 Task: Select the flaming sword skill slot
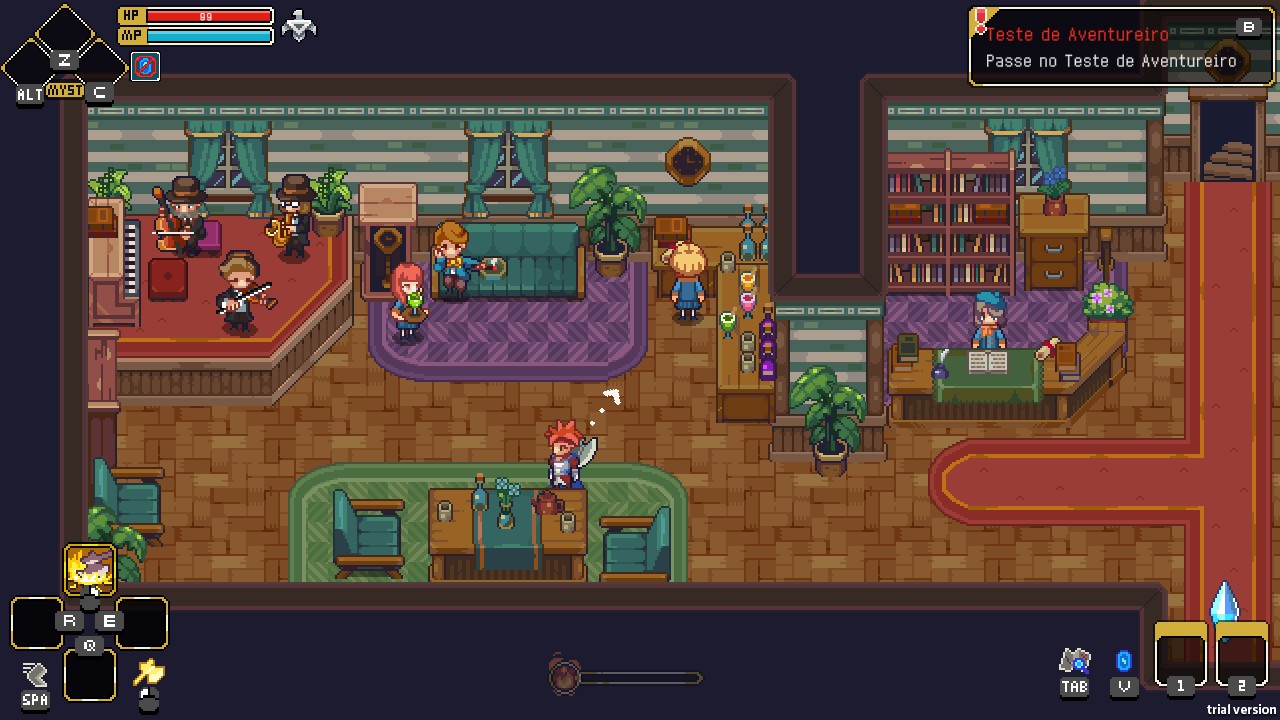tap(90, 570)
